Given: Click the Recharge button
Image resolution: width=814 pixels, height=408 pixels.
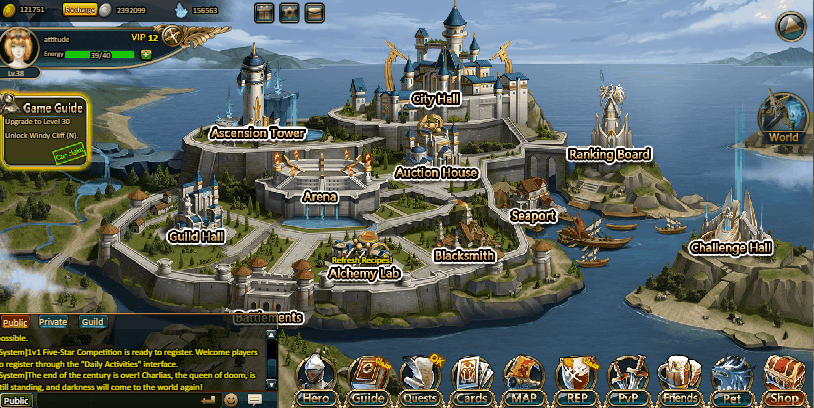Looking at the screenshot, I should (x=79, y=9).
